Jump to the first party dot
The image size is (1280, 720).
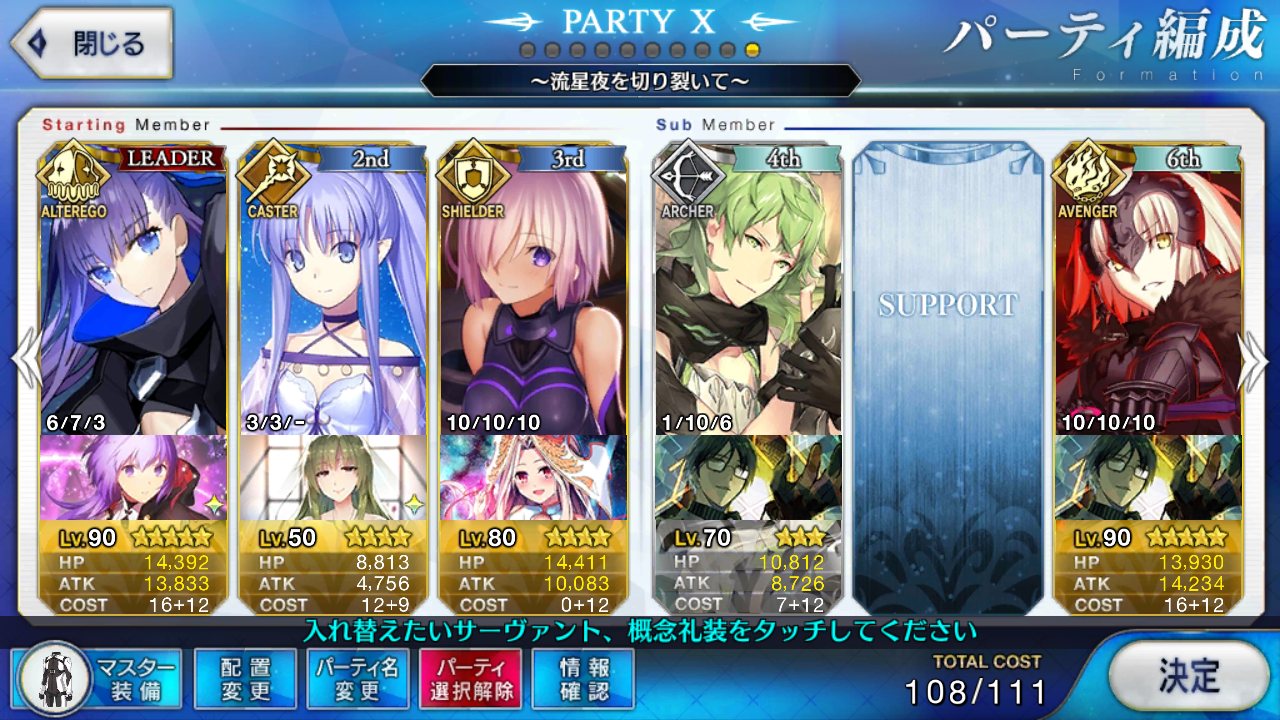[x=526, y=50]
